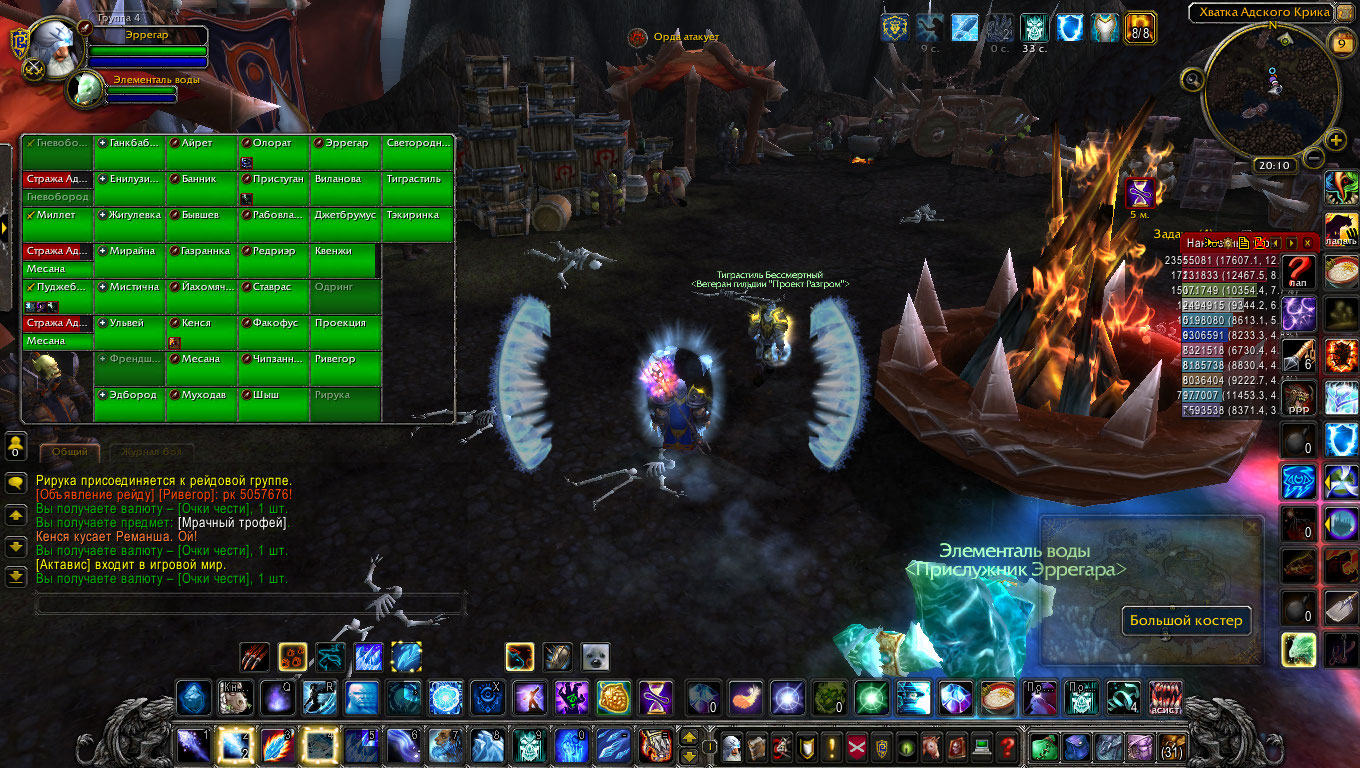1360x768 pixels.
Task: Select the Элементаль воды pet frame
Action: [x=84, y=90]
